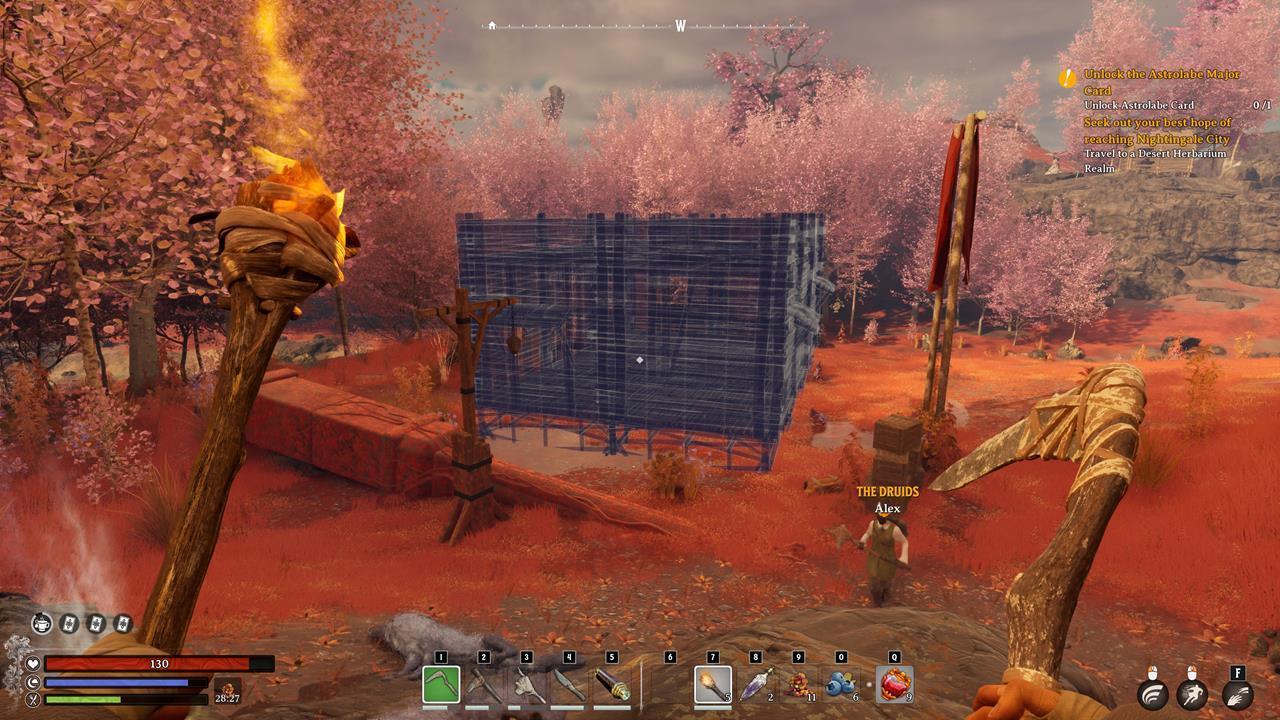
Task: Equip the knife in hotbar slot 4
Action: coord(569,684)
